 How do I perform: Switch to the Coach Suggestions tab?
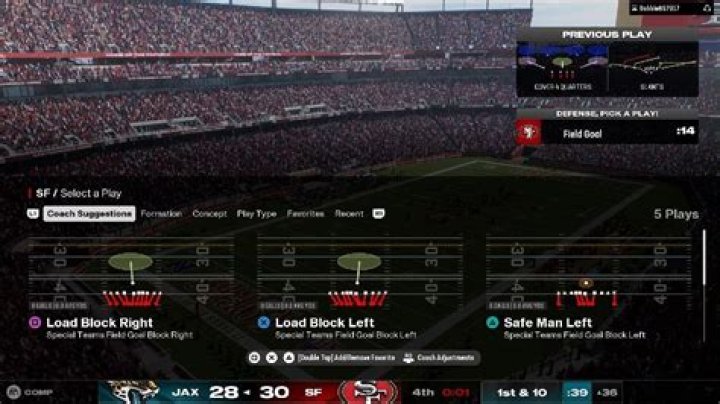[91, 214]
